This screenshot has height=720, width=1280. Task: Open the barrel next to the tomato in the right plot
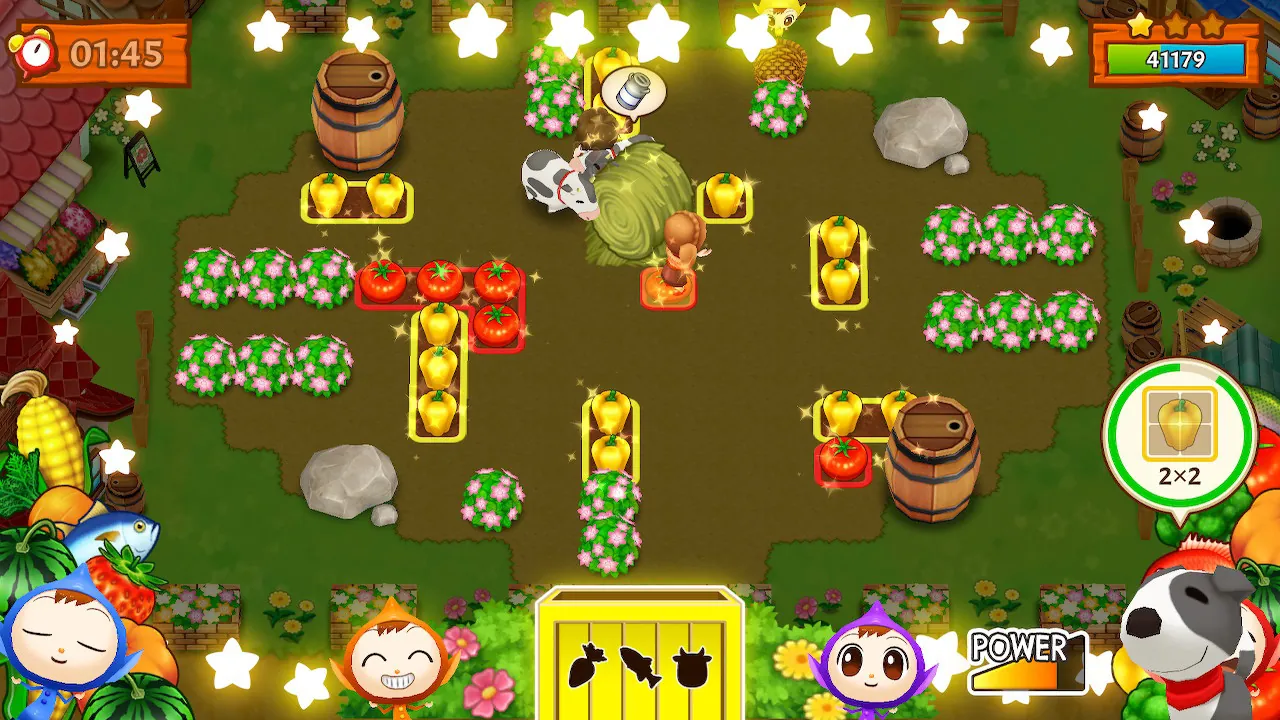point(931,455)
